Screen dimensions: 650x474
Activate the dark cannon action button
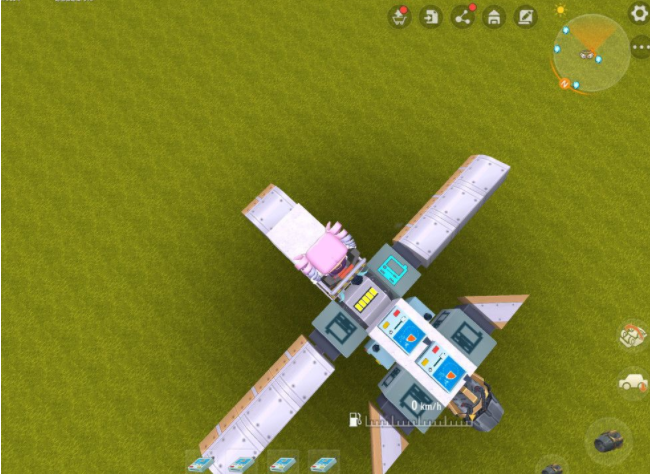click(609, 440)
